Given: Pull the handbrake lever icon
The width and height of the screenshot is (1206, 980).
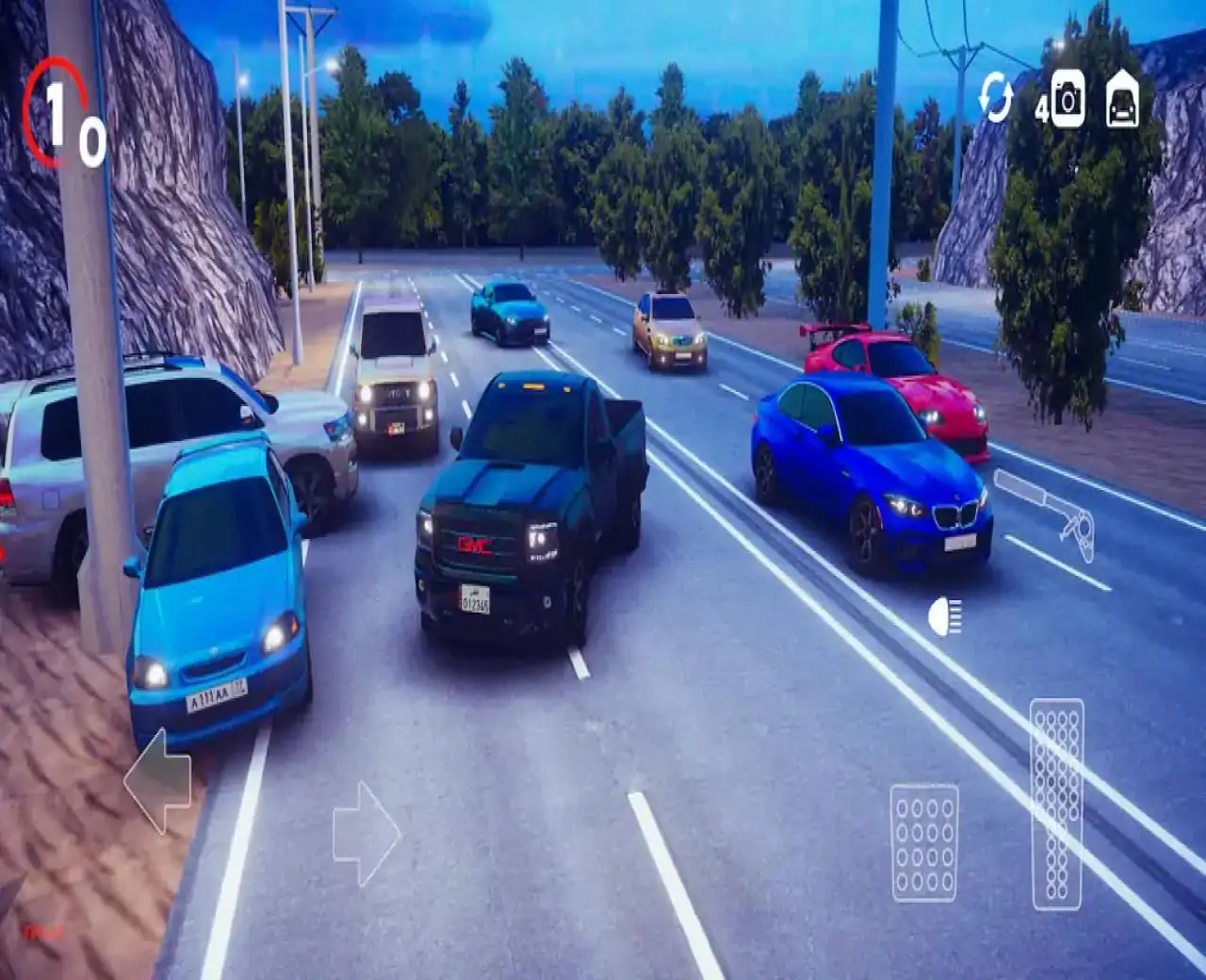Looking at the screenshot, I should 1047,514.
